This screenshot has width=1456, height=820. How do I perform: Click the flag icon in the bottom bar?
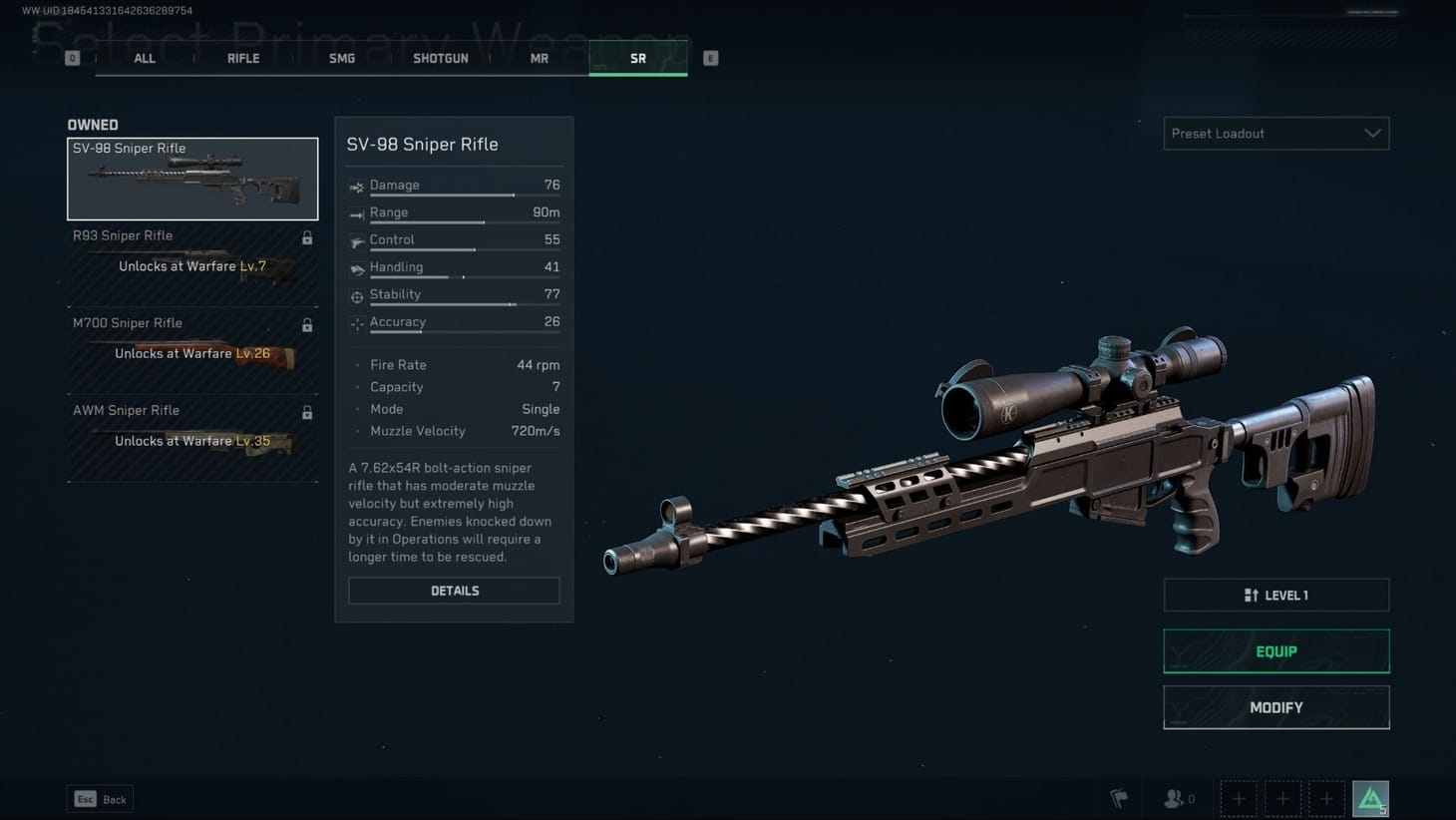pyautogui.click(x=1118, y=798)
